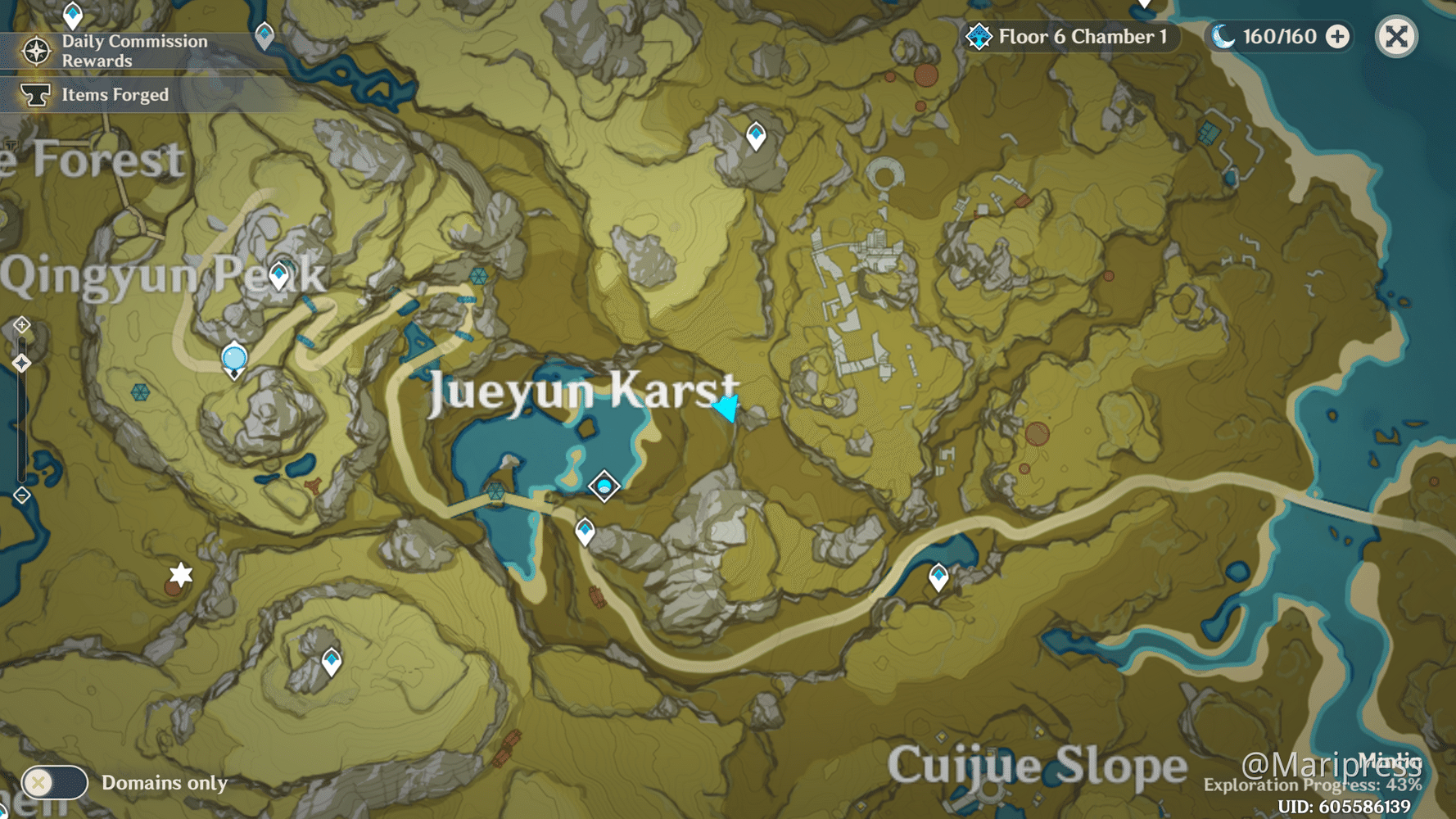1456x819 pixels.
Task: Click + to replenish Original Resin
Action: (1336, 37)
